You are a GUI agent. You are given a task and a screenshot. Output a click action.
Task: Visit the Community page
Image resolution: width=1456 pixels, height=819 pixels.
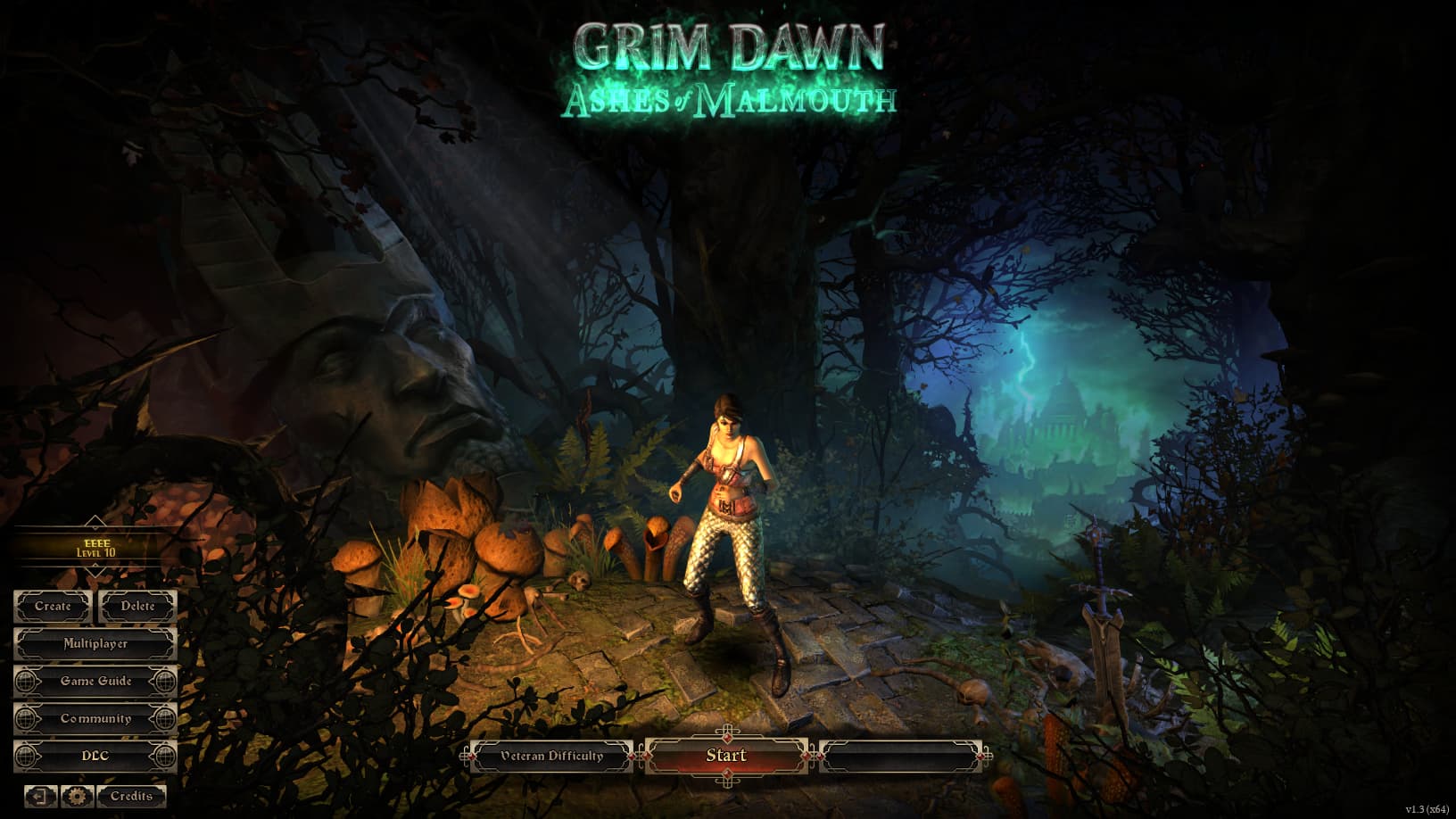pos(95,719)
